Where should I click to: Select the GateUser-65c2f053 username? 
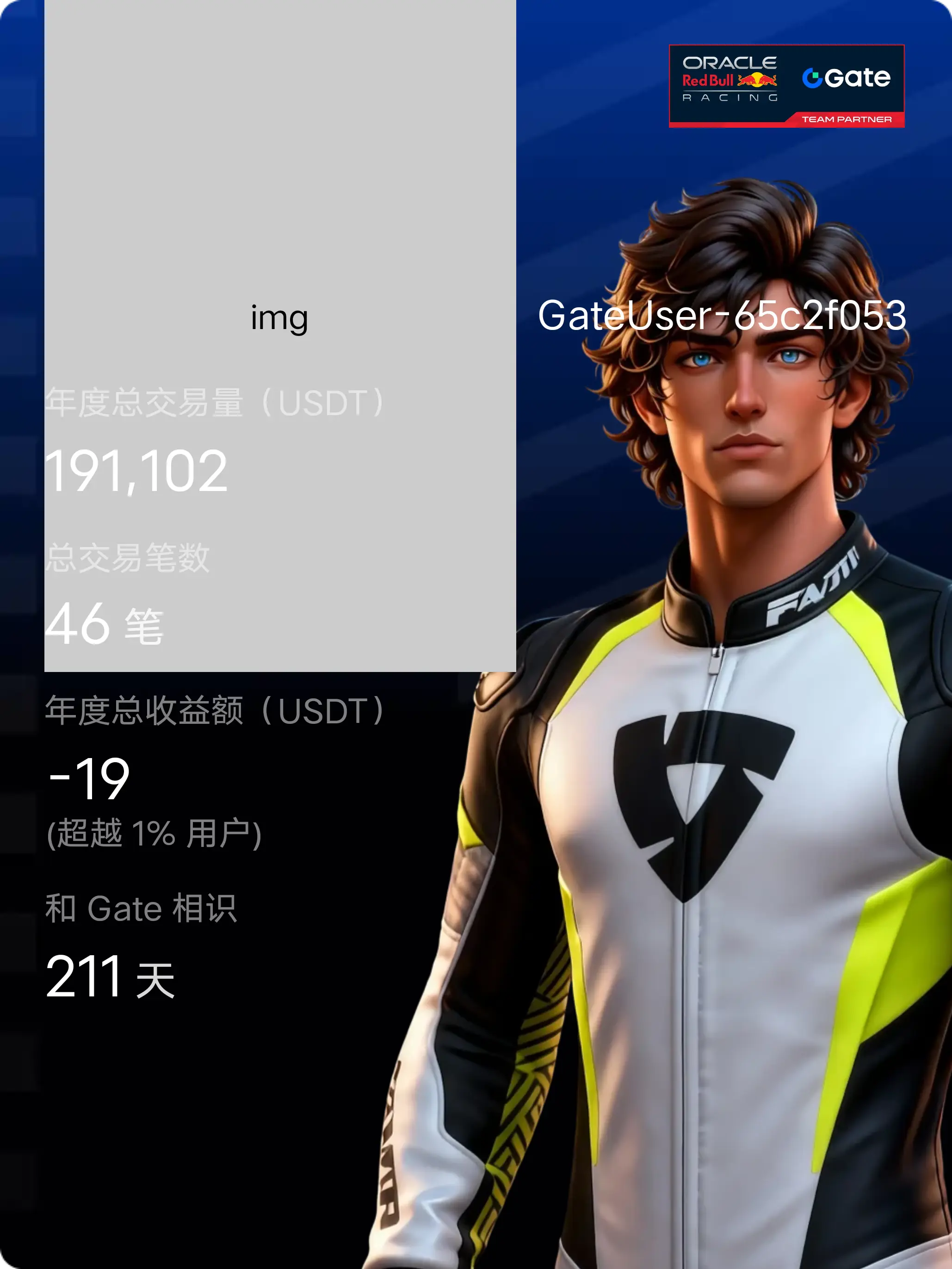(x=722, y=316)
